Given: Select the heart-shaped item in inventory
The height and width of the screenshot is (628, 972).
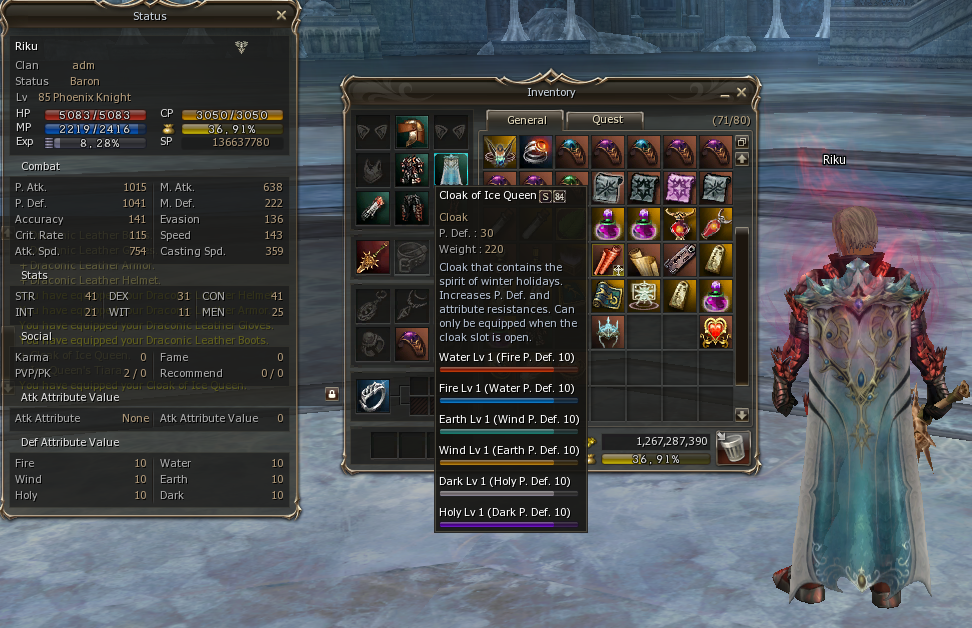Looking at the screenshot, I should click(x=715, y=332).
